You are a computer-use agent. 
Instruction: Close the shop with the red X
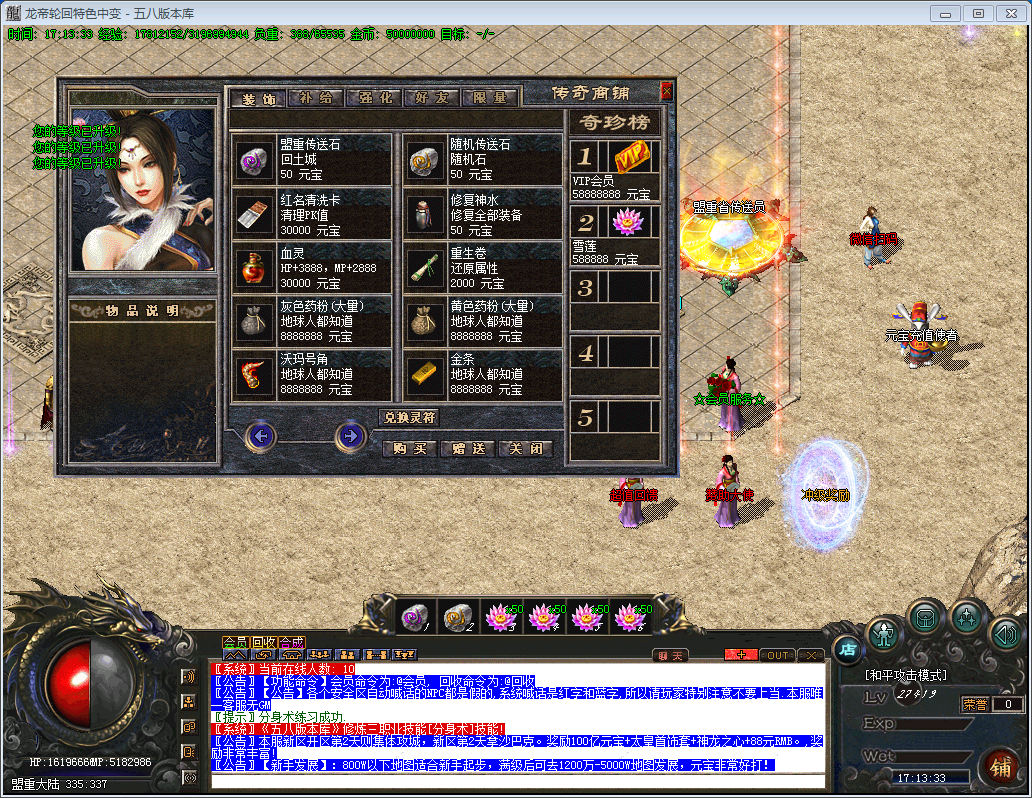click(667, 91)
